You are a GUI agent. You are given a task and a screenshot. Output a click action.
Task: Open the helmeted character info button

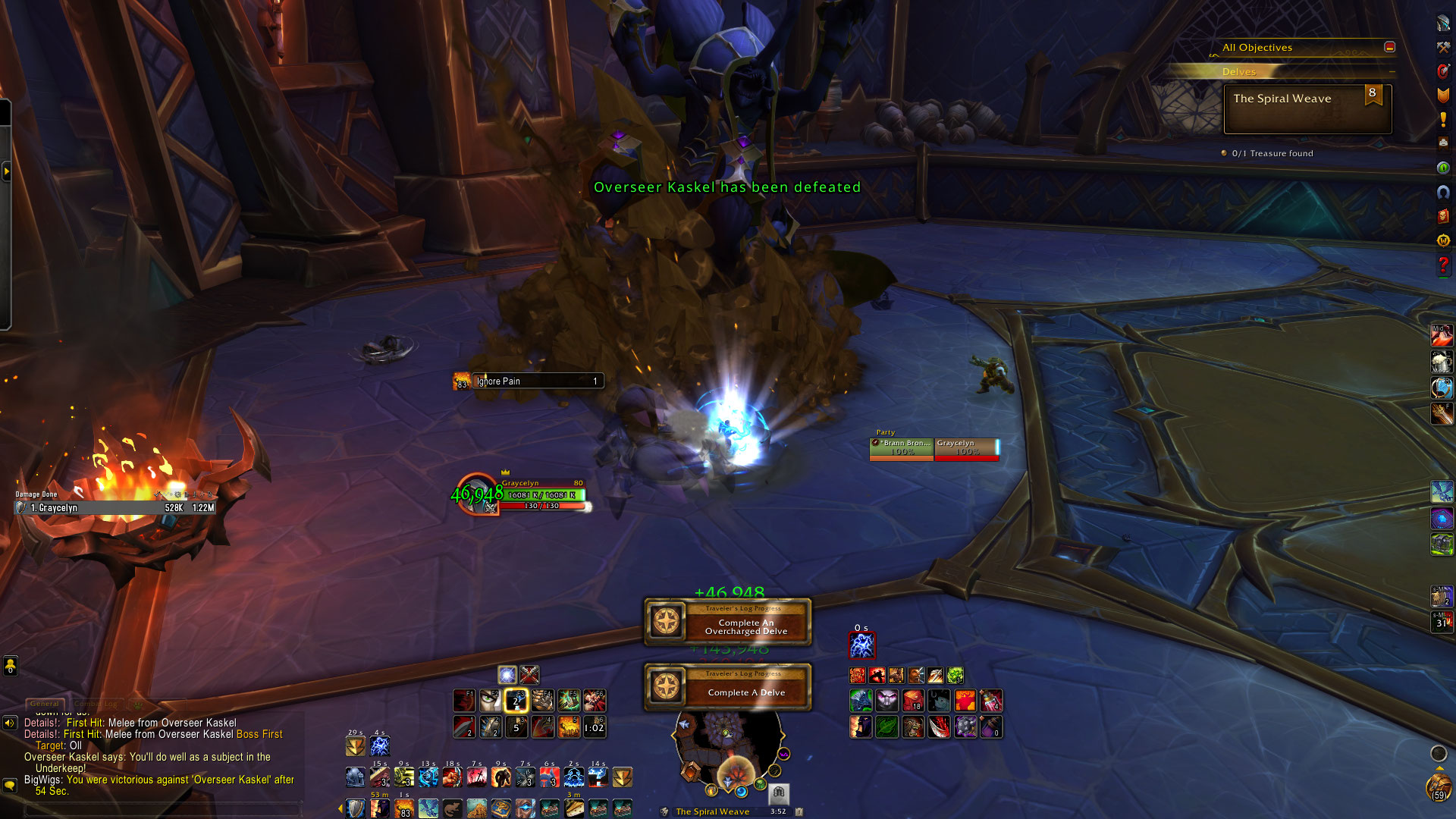tap(1443, 23)
